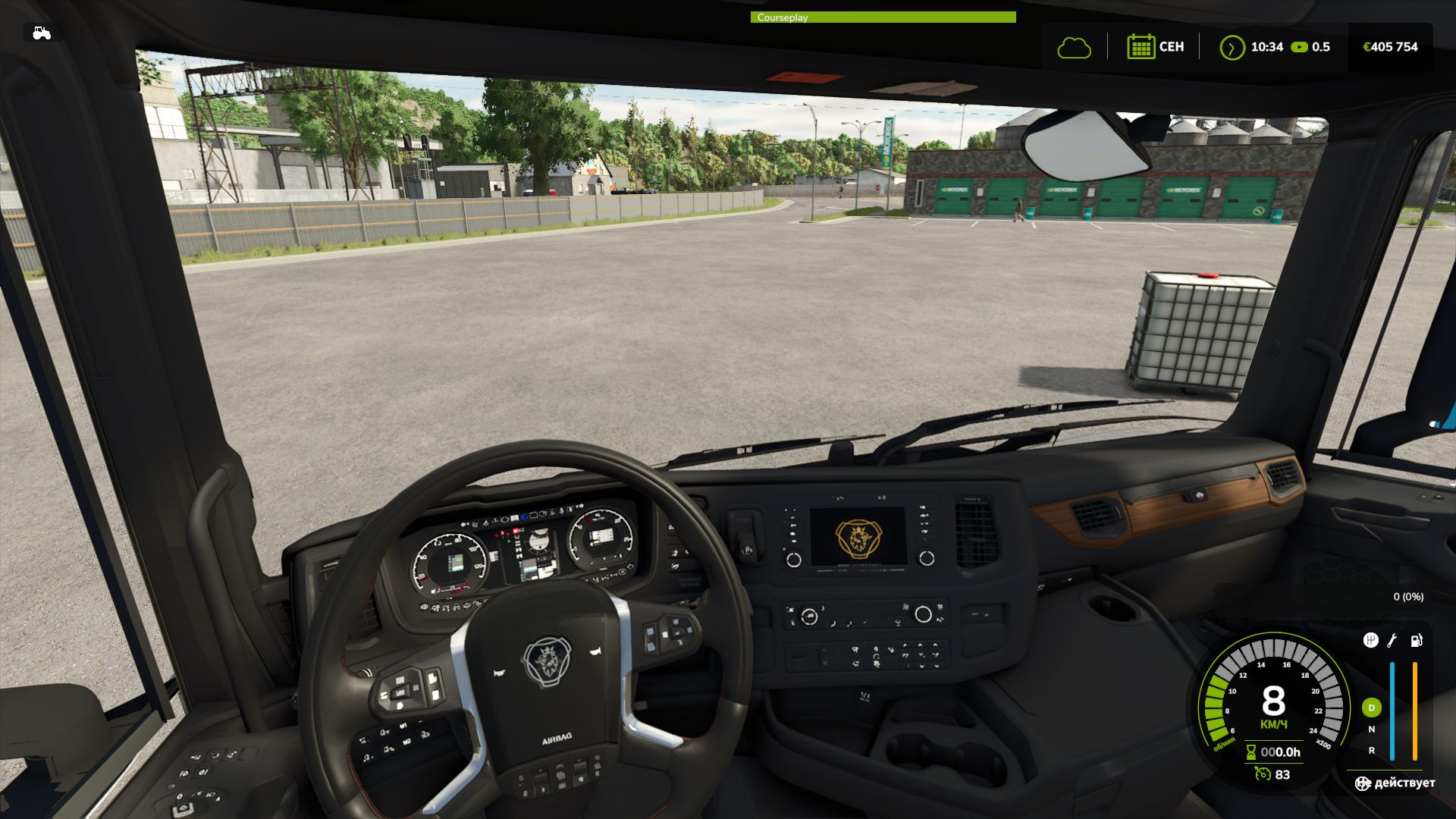Click the time speed clock icon

[x=1232, y=48]
